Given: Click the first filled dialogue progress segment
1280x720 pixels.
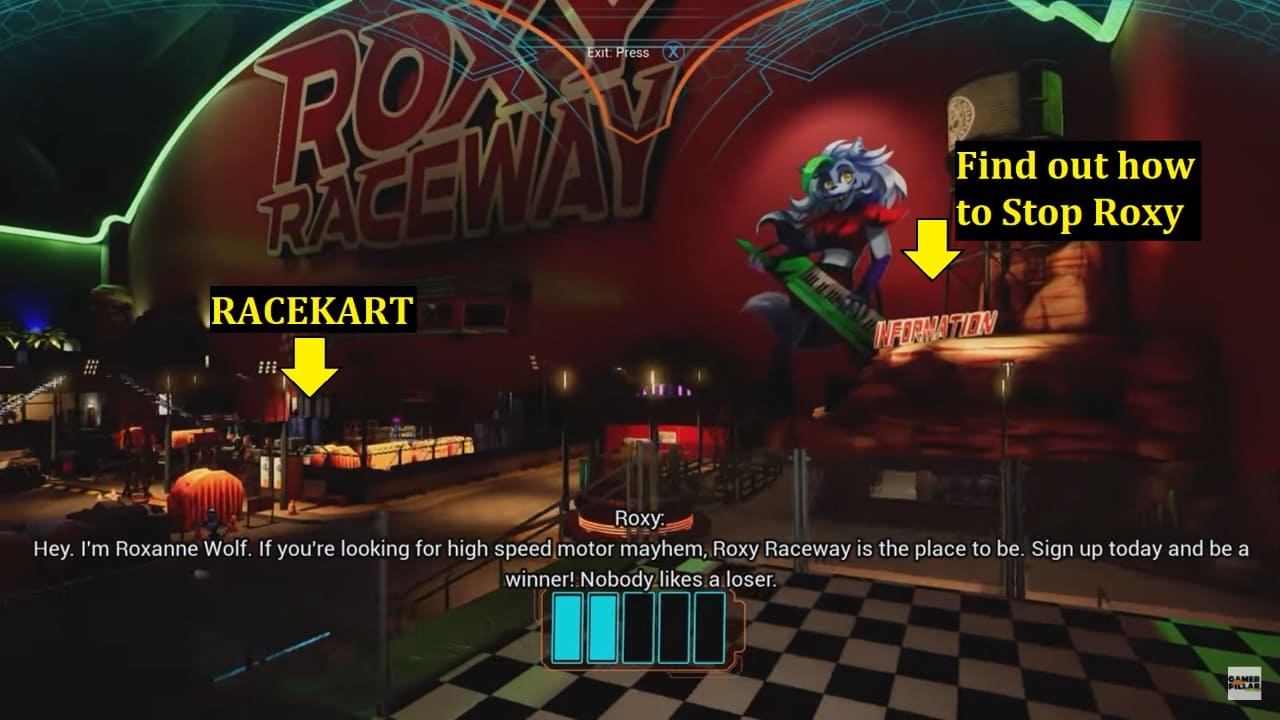Looking at the screenshot, I should click(x=566, y=630).
